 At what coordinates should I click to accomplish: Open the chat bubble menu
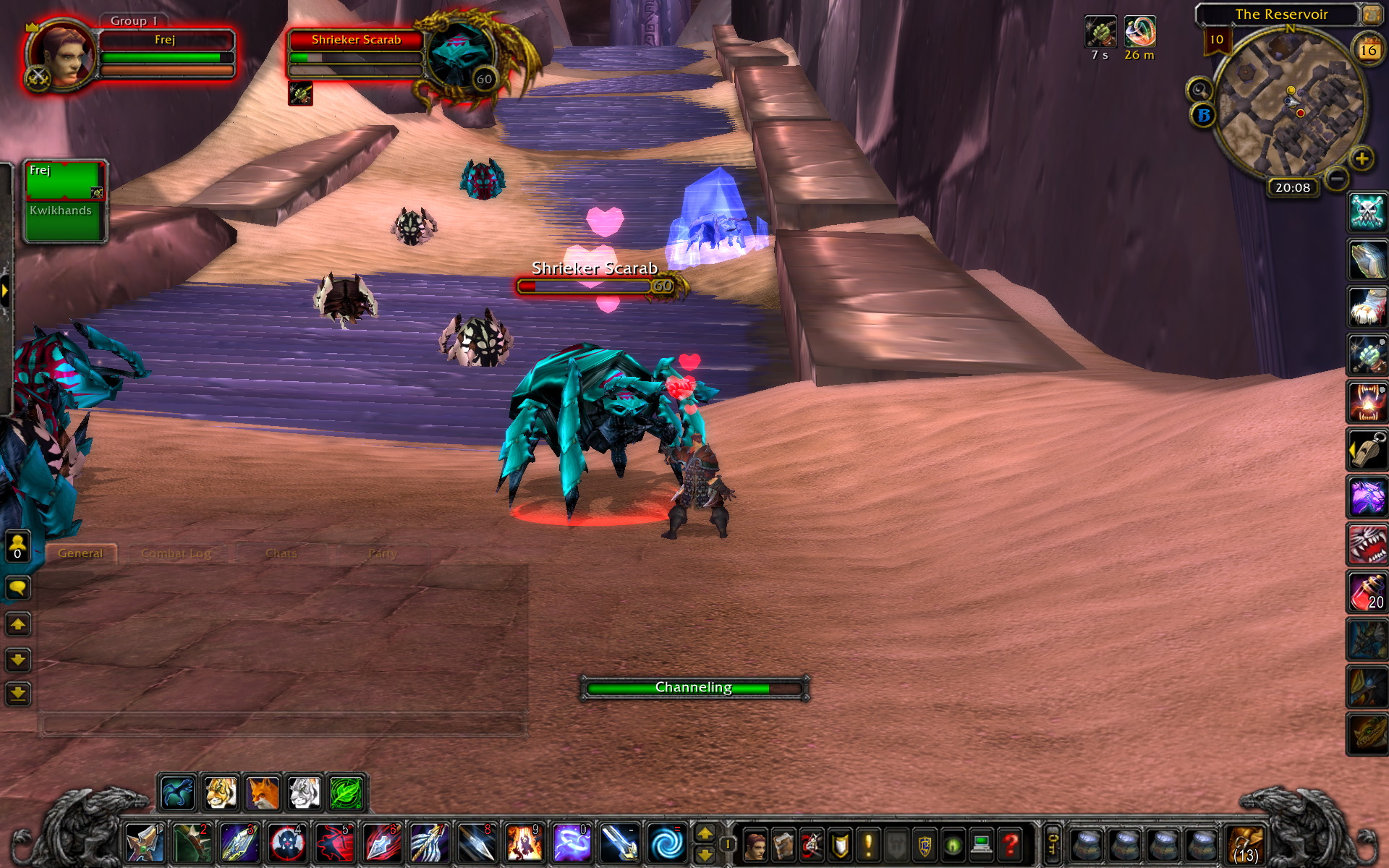click(17, 587)
